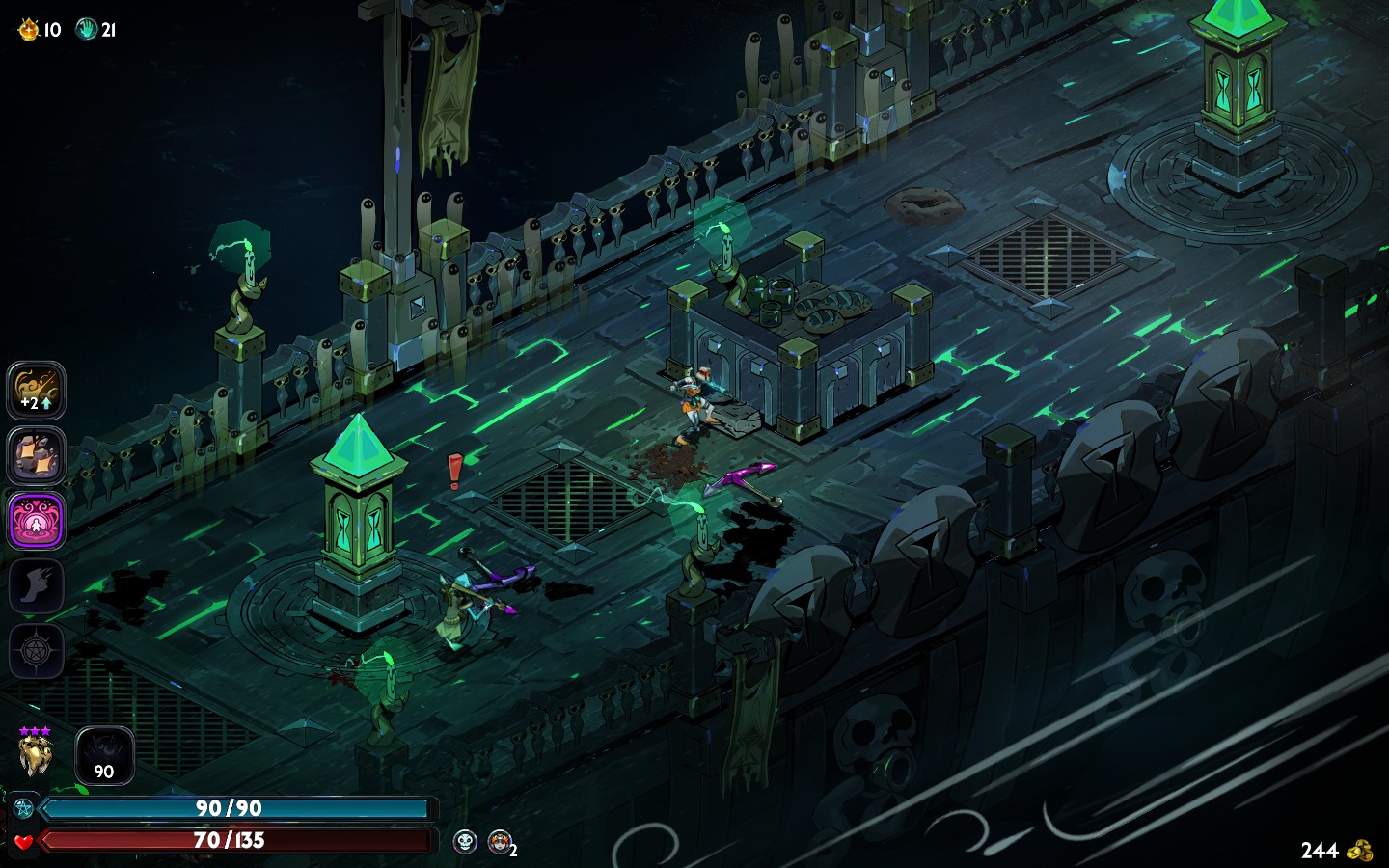This screenshot has height=868, width=1389.
Task: Inspect the golden keepsake with three stars
Action: point(35,753)
